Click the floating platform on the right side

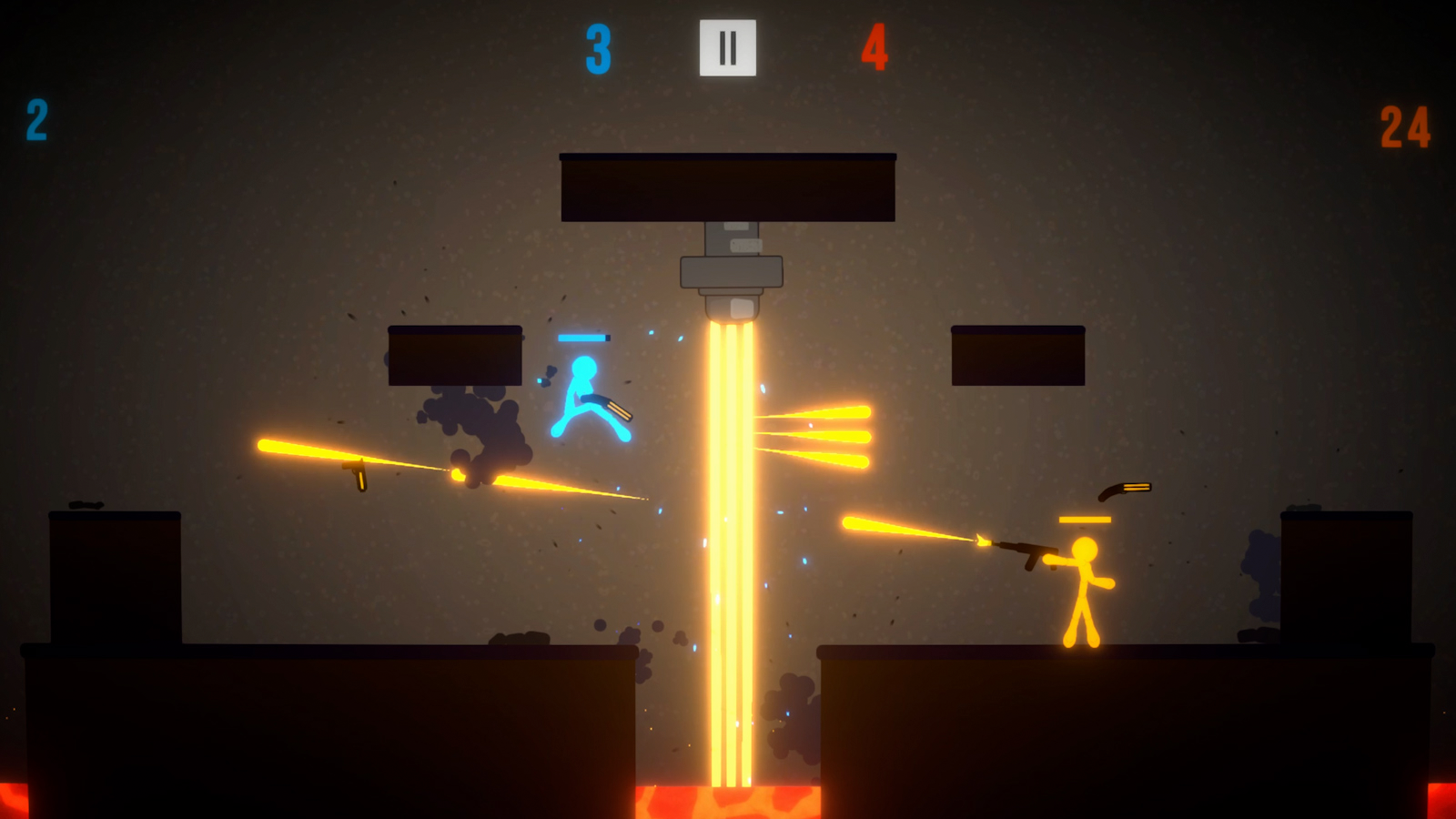[1017, 353]
